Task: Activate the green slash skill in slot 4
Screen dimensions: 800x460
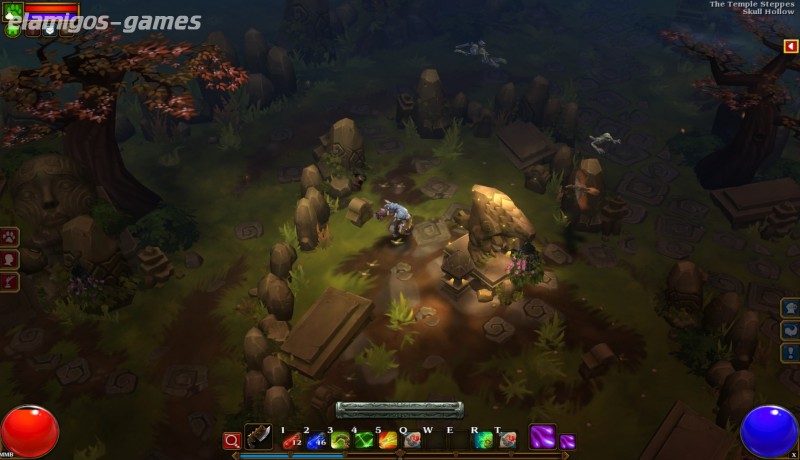Action: click(364, 440)
